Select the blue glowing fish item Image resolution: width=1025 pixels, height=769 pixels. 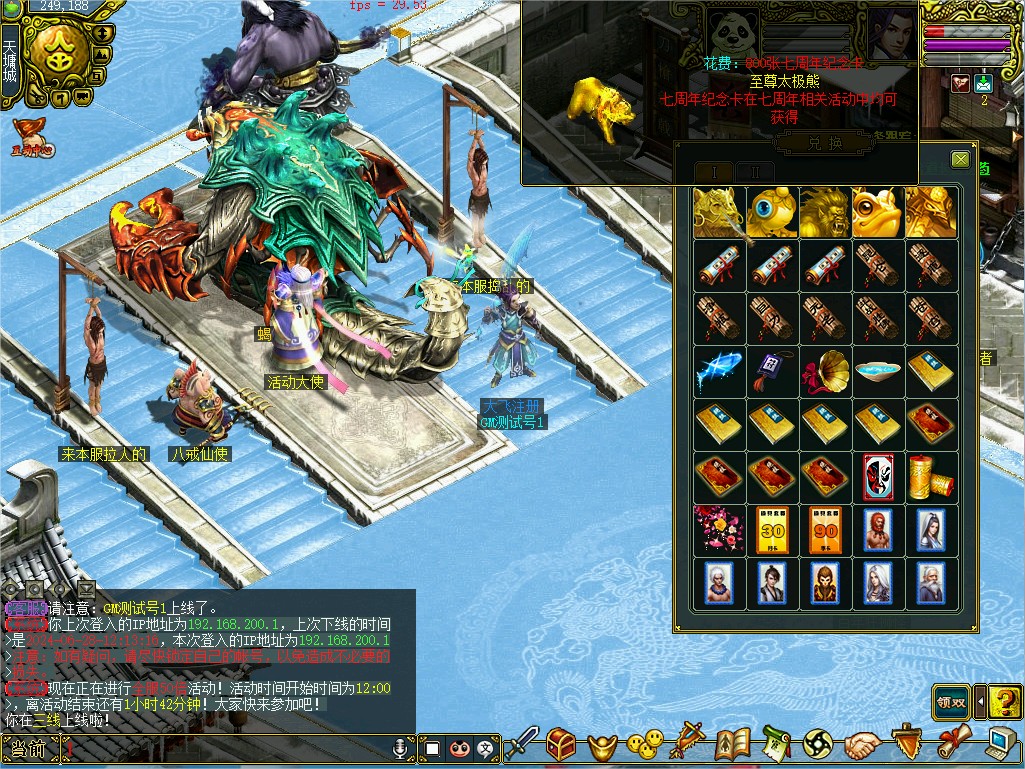[x=718, y=372]
